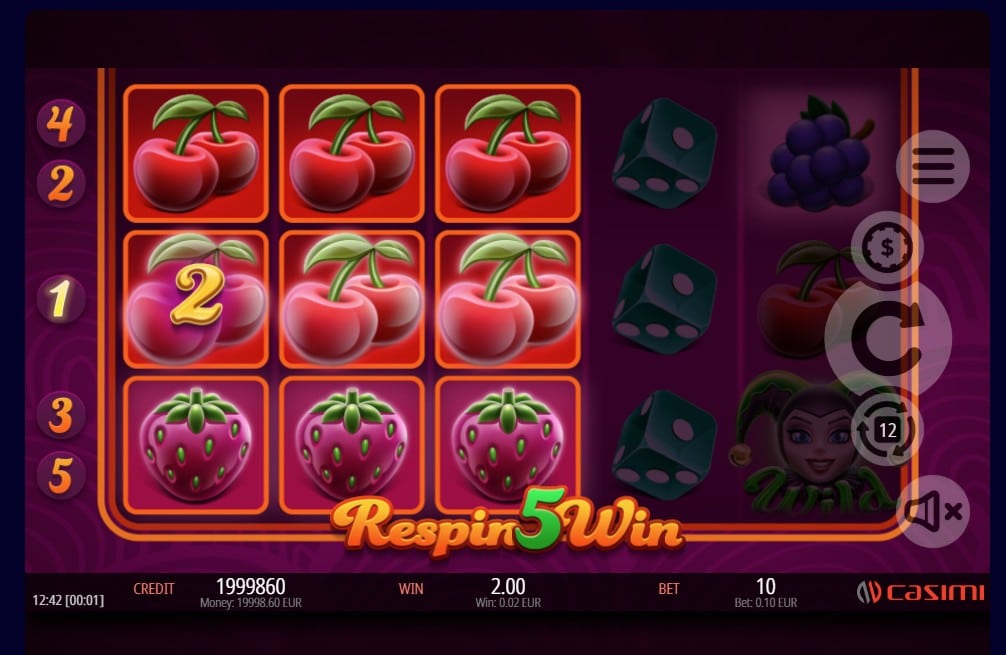Image resolution: width=1006 pixels, height=655 pixels.
Task: Select payline number 5 marker
Action: click(x=61, y=474)
